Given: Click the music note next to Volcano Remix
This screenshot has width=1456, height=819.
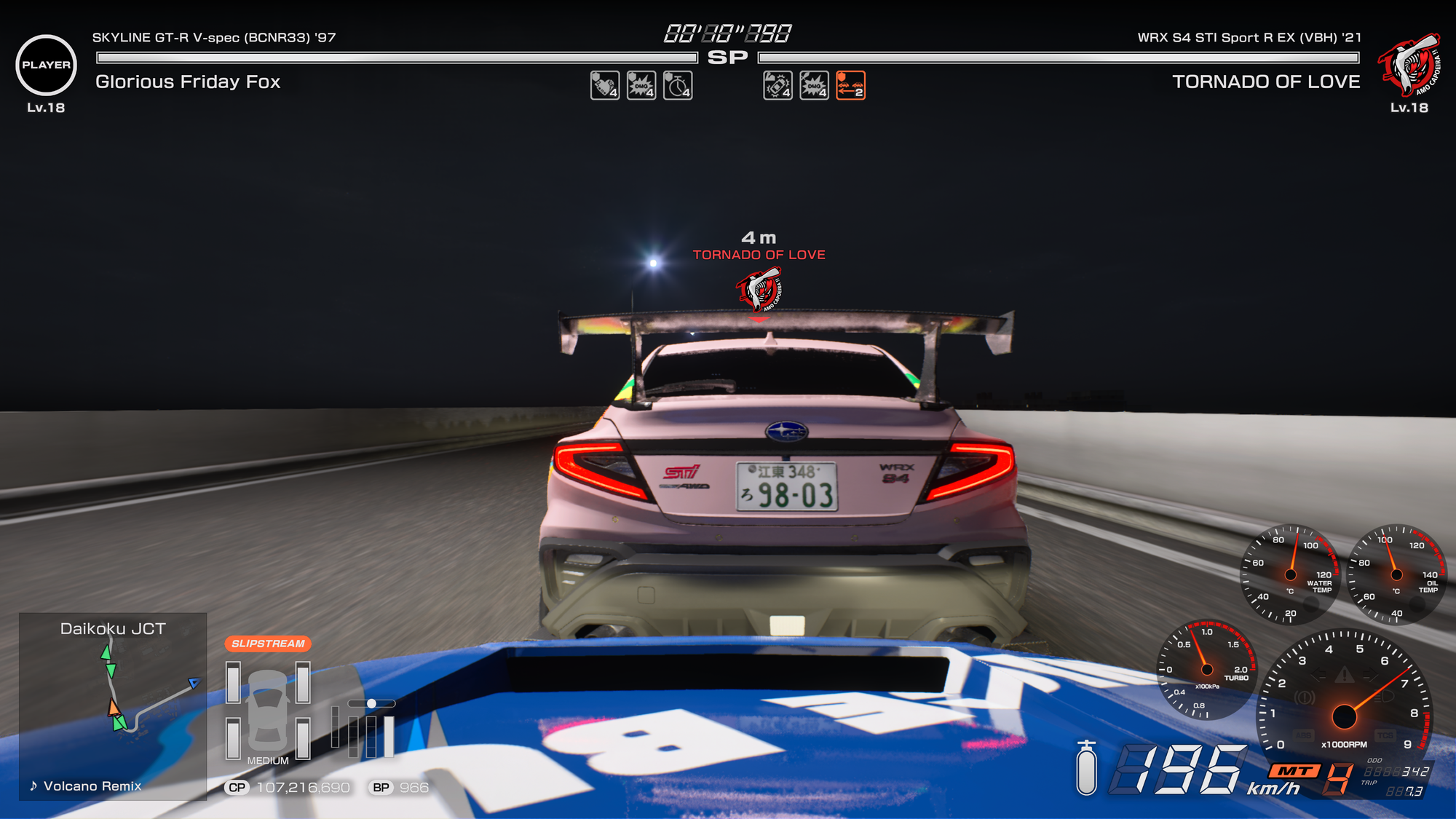Looking at the screenshot, I should [x=32, y=786].
